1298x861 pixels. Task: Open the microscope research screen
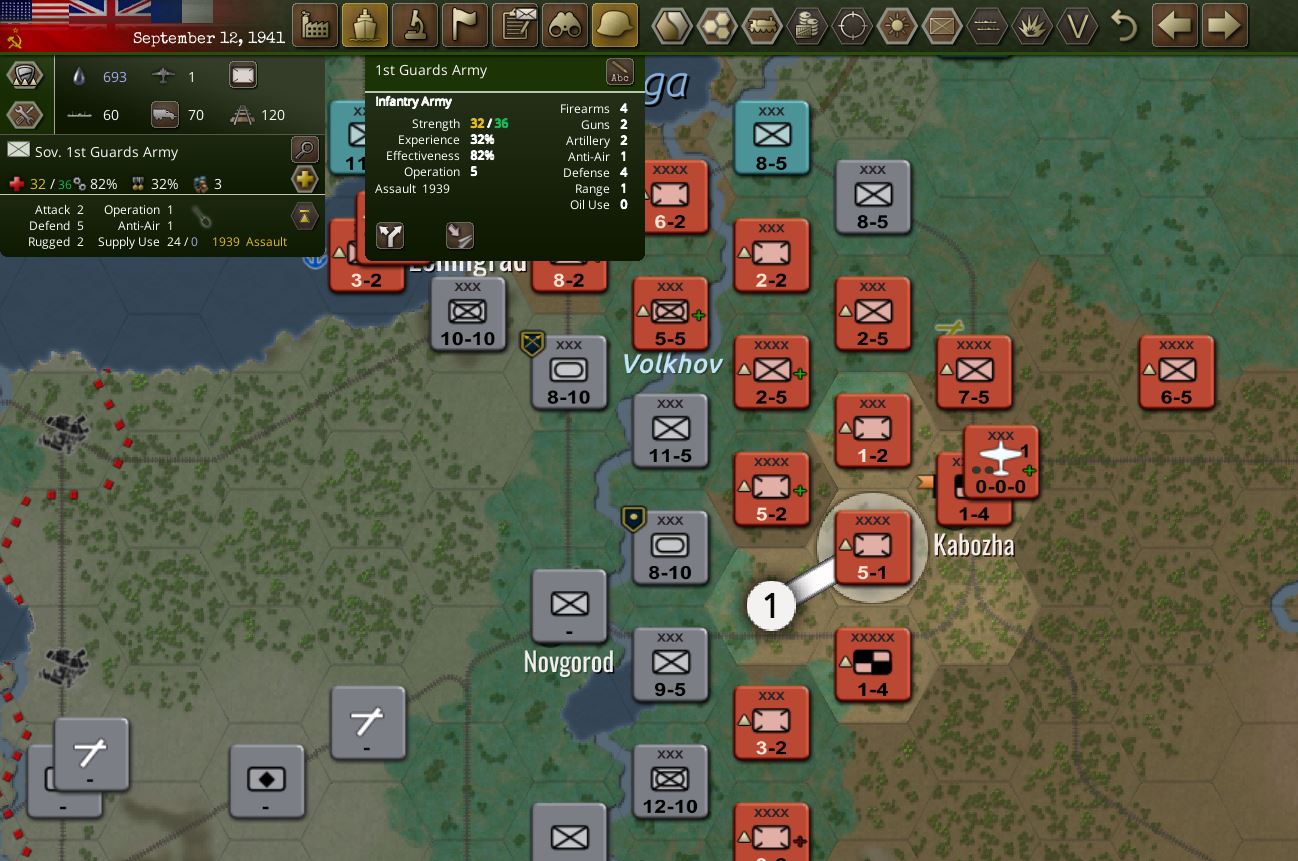[x=415, y=26]
